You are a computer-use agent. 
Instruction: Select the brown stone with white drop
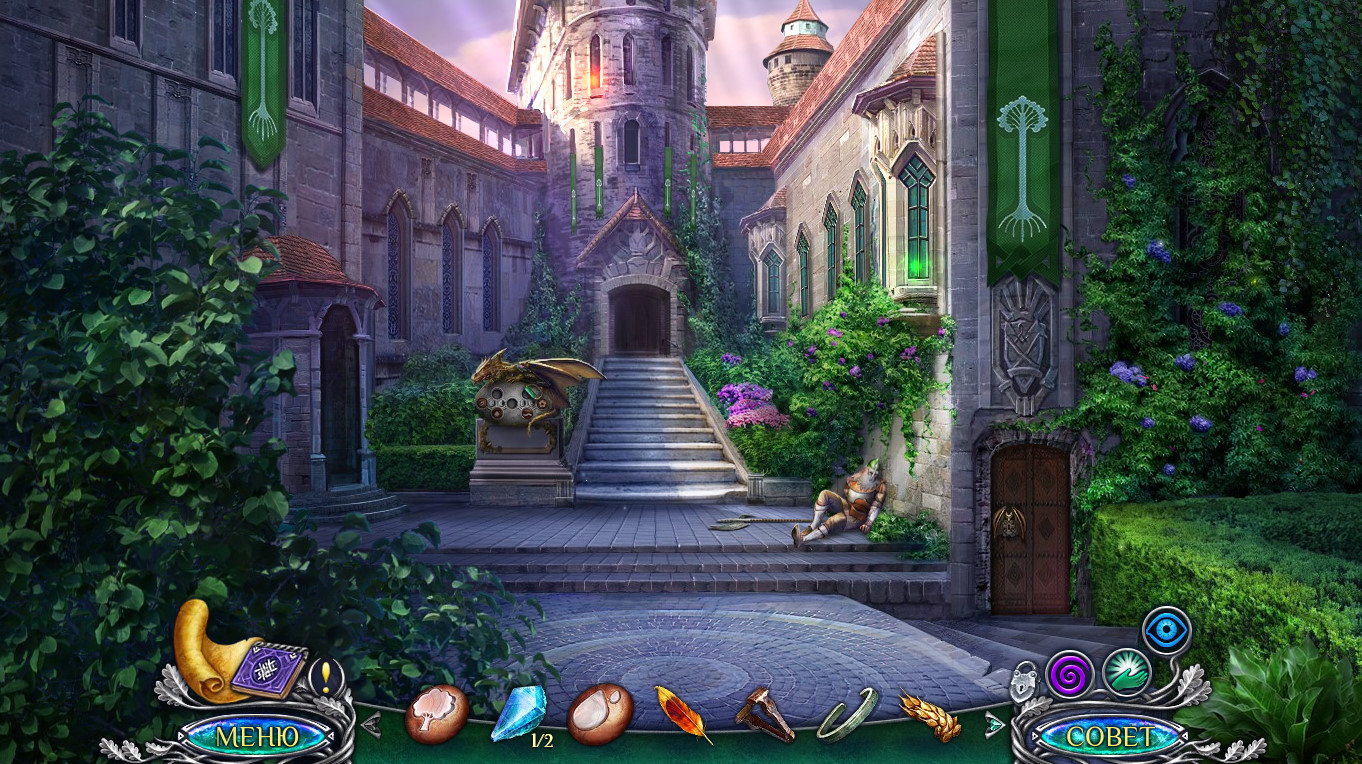click(600, 714)
